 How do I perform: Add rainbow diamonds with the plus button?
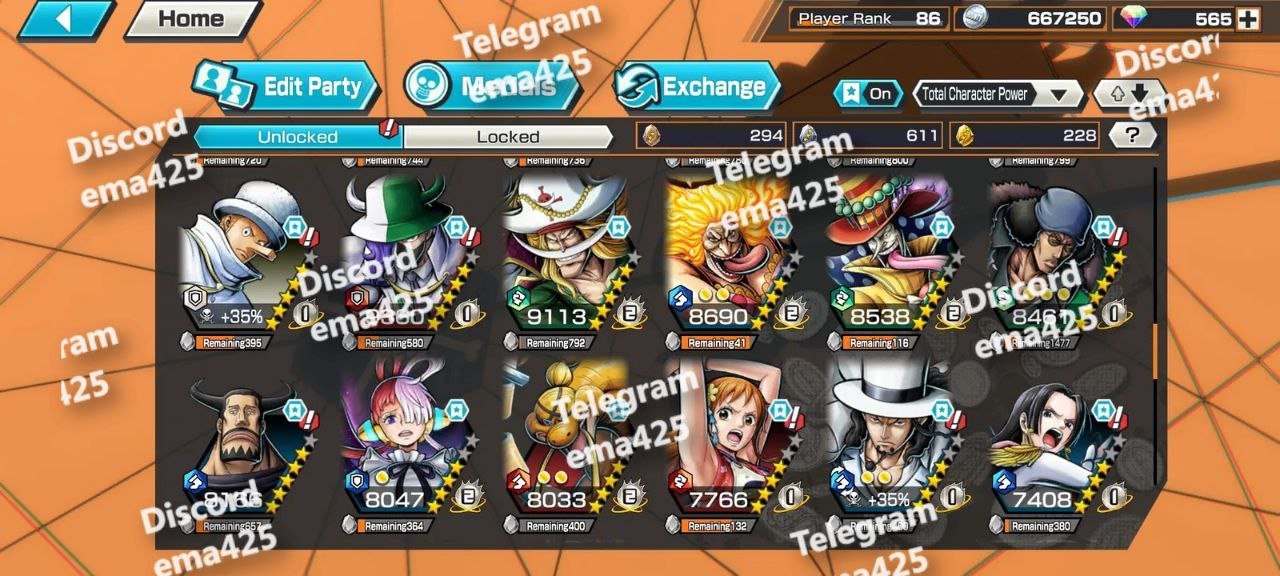pos(1247,19)
